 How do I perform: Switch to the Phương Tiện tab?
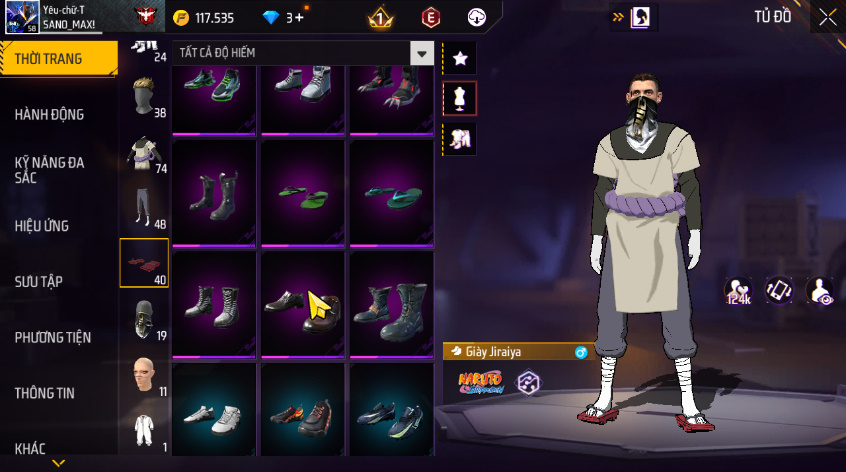click(51, 338)
